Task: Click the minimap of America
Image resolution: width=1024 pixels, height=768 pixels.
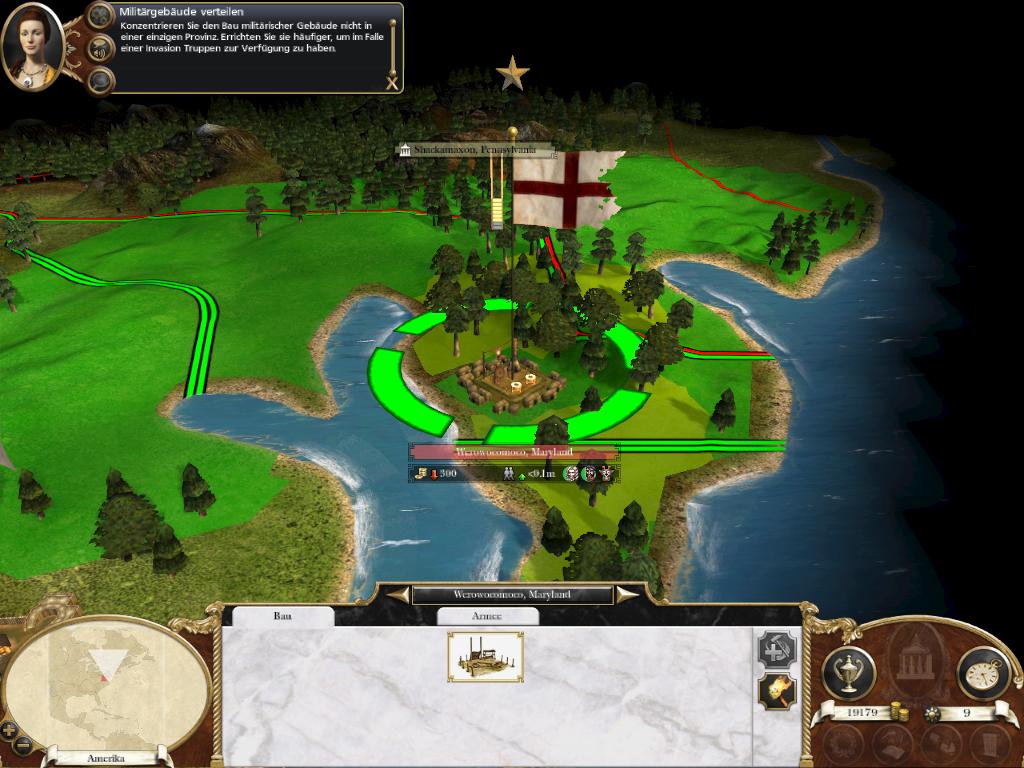Action: pyautogui.click(x=108, y=685)
